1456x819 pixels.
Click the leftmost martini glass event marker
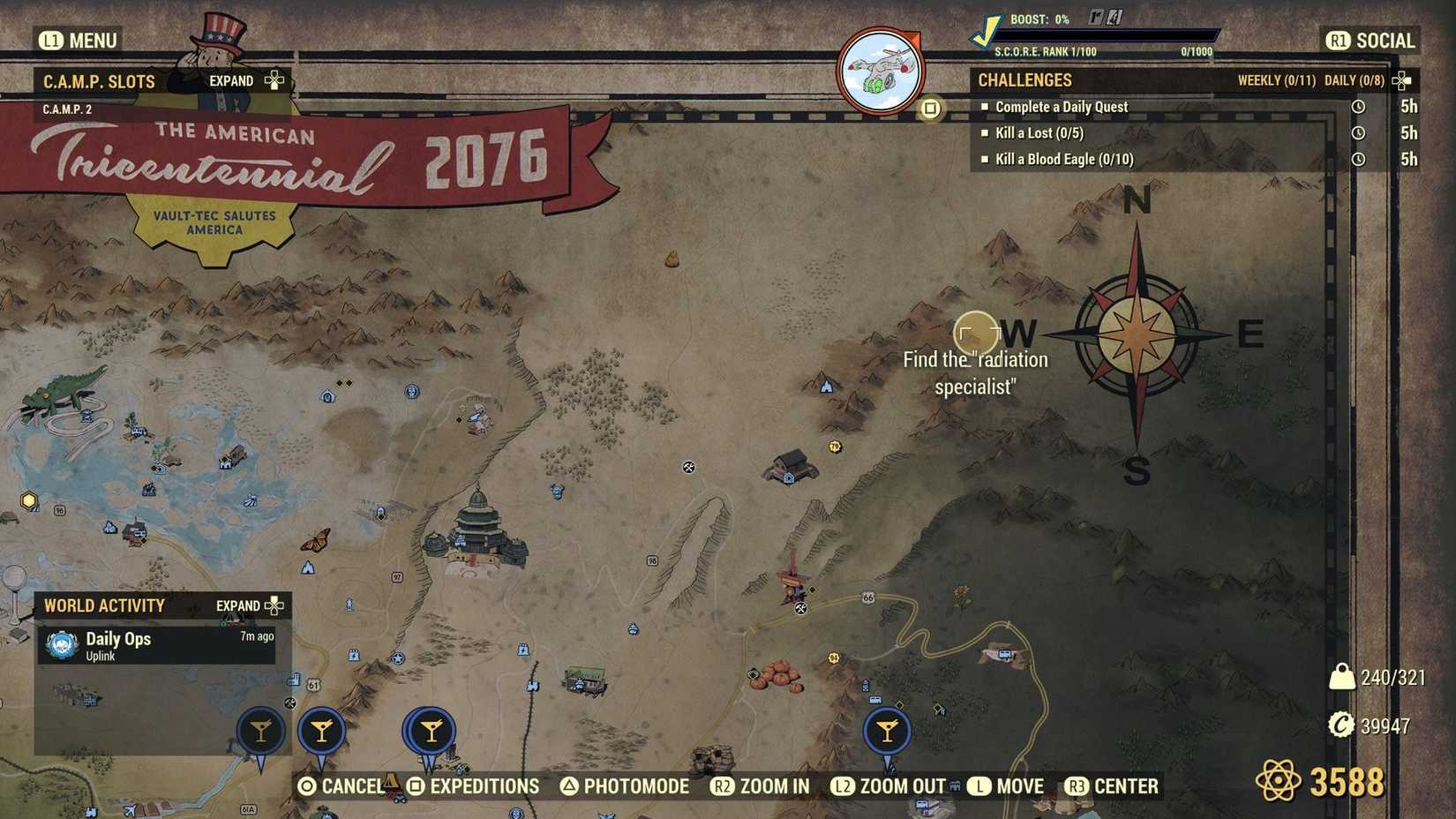click(x=260, y=730)
